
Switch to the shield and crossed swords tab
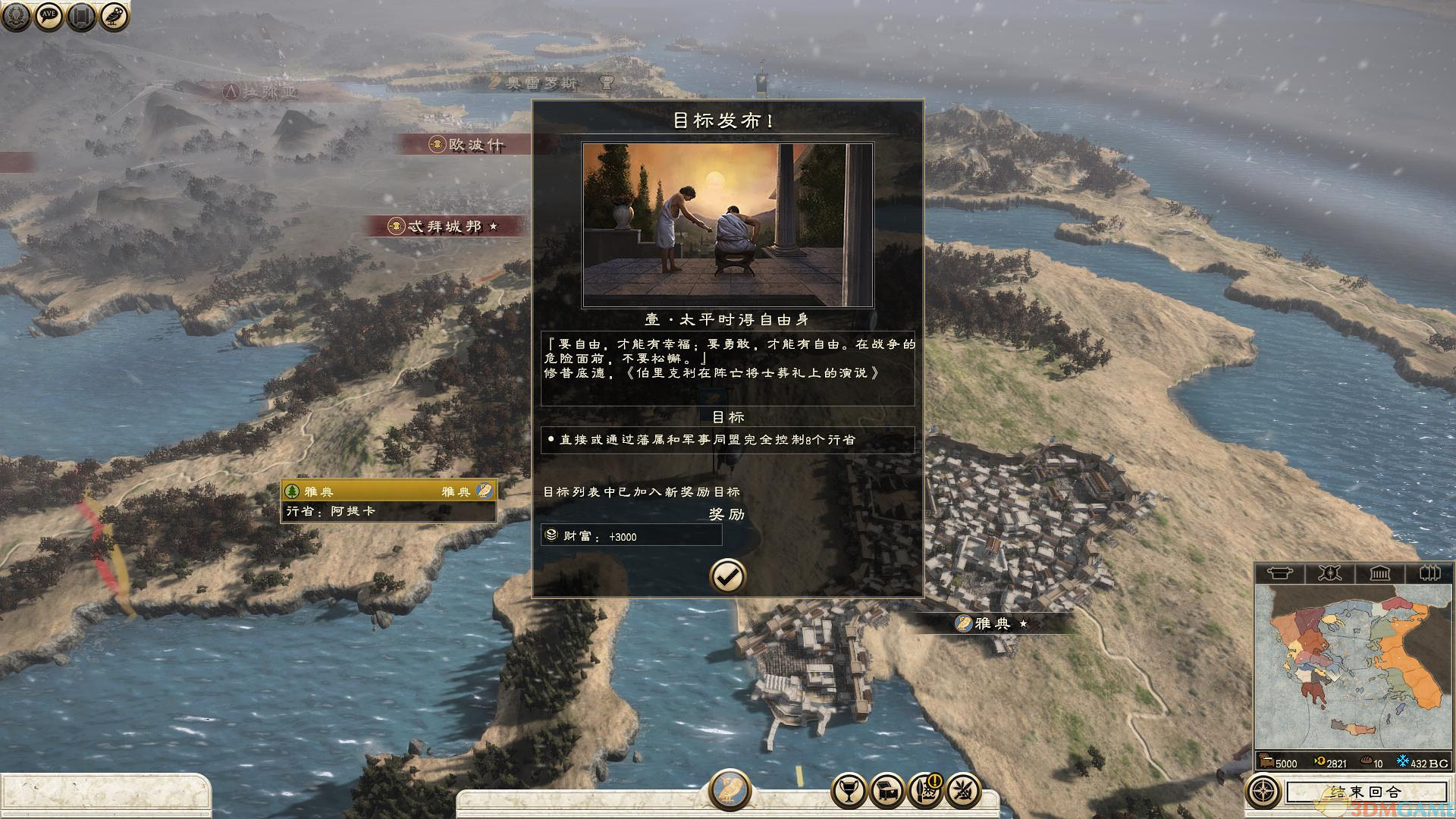(x=1329, y=573)
